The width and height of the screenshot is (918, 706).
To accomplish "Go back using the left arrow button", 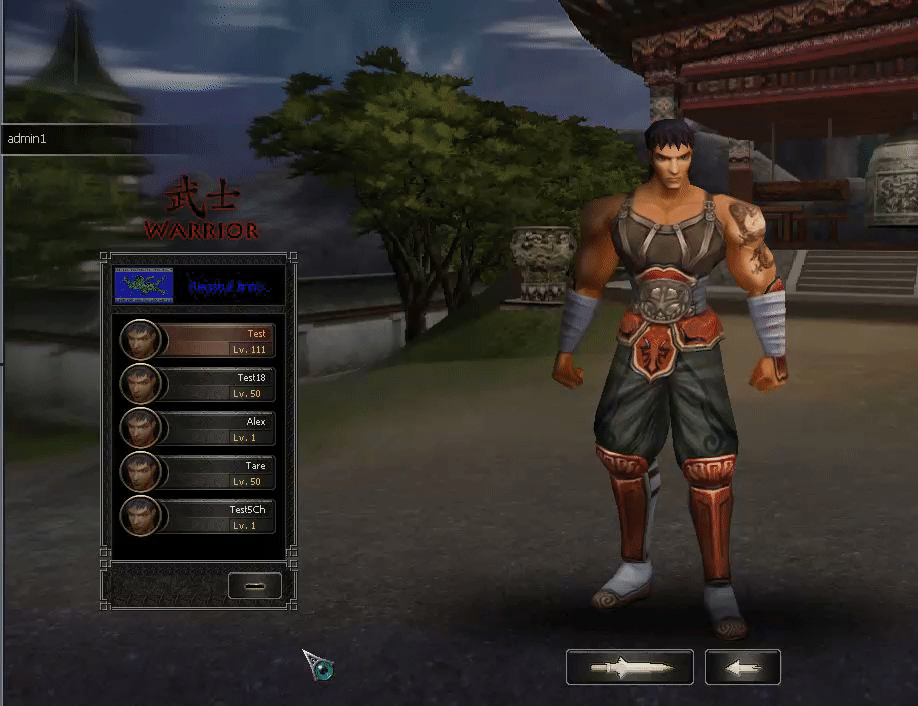I will coord(742,667).
